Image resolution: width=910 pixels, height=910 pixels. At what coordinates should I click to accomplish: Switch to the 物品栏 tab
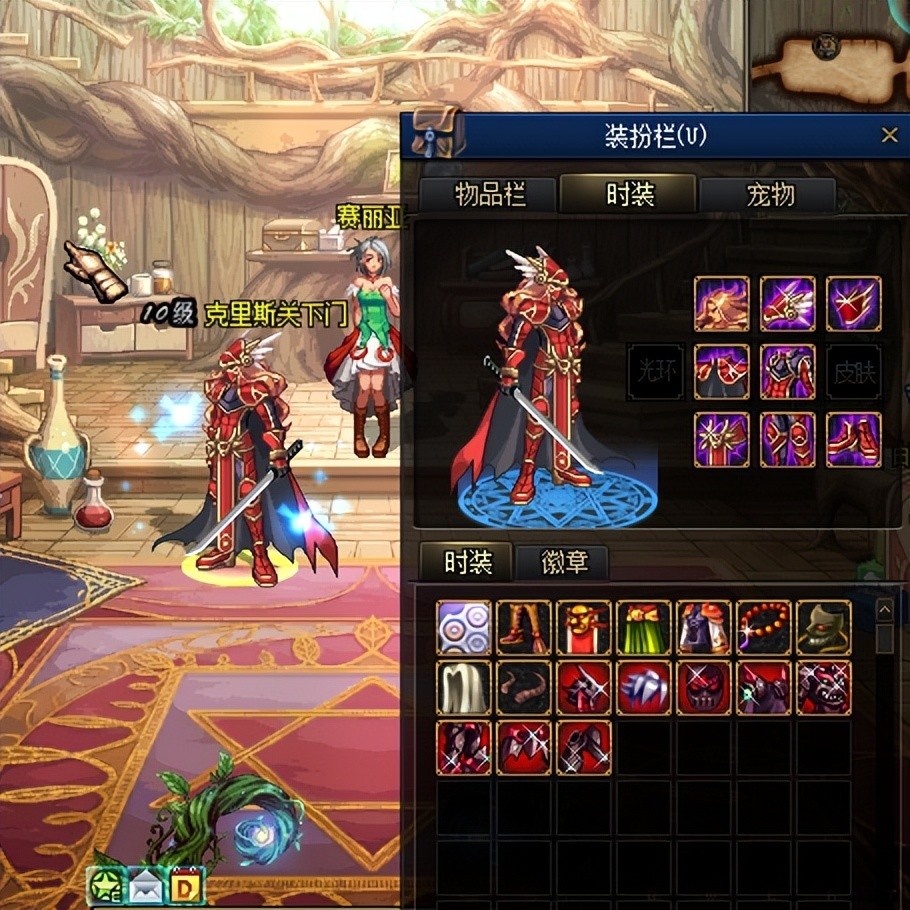[x=488, y=194]
